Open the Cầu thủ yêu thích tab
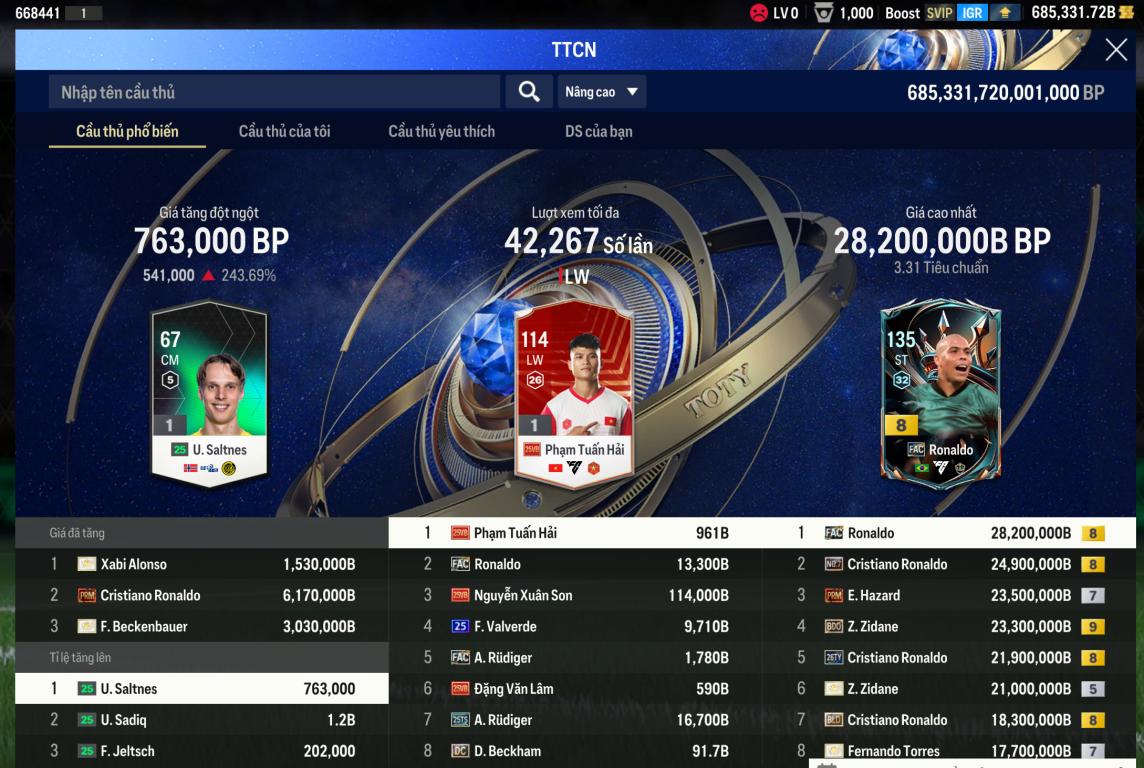This screenshot has height=768, width=1144. (441, 131)
